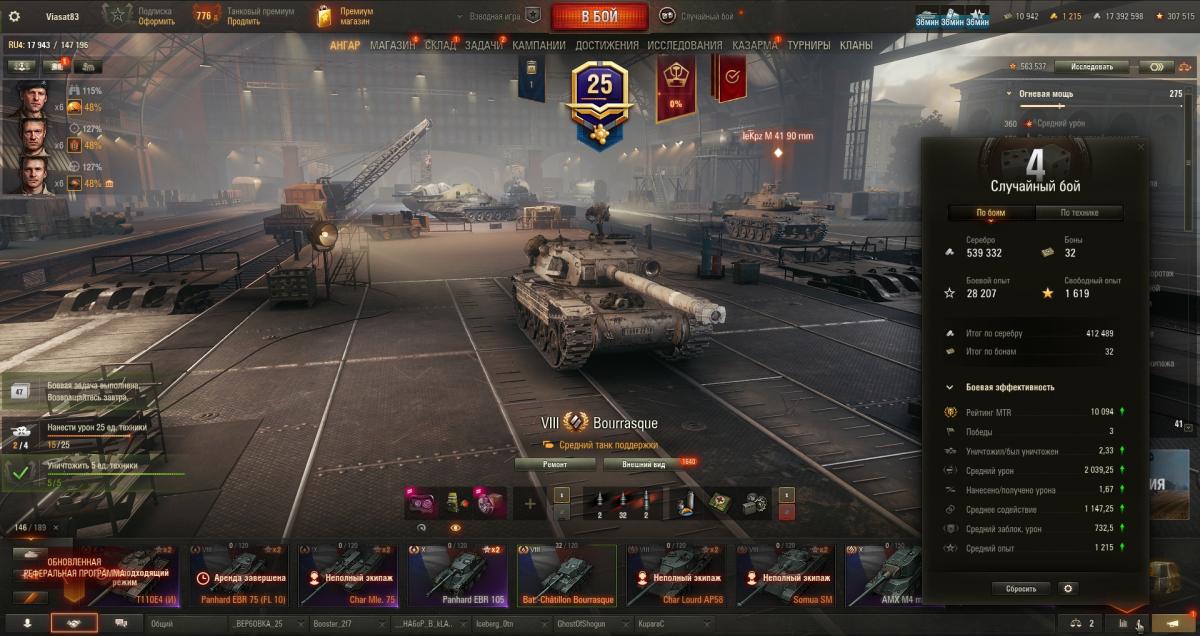The width and height of the screenshot is (1200, 636).
Task: Click the Исследовать research button
Action: pyautogui.click(x=1091, y=67)
